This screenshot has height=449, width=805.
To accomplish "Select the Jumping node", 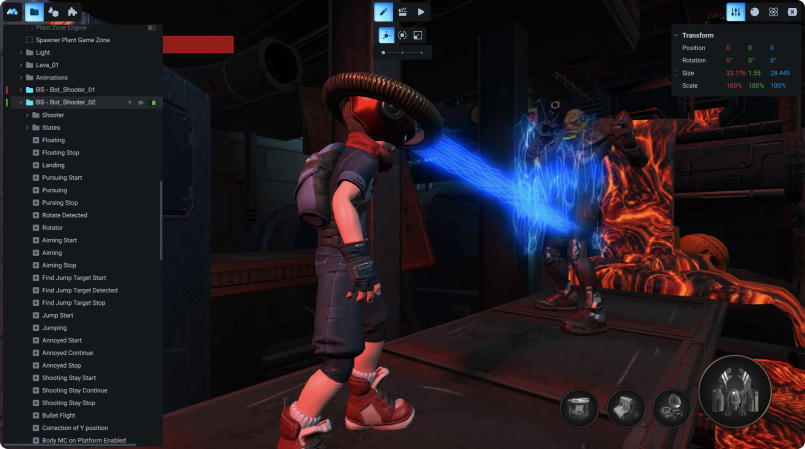I will coord(55,327).
